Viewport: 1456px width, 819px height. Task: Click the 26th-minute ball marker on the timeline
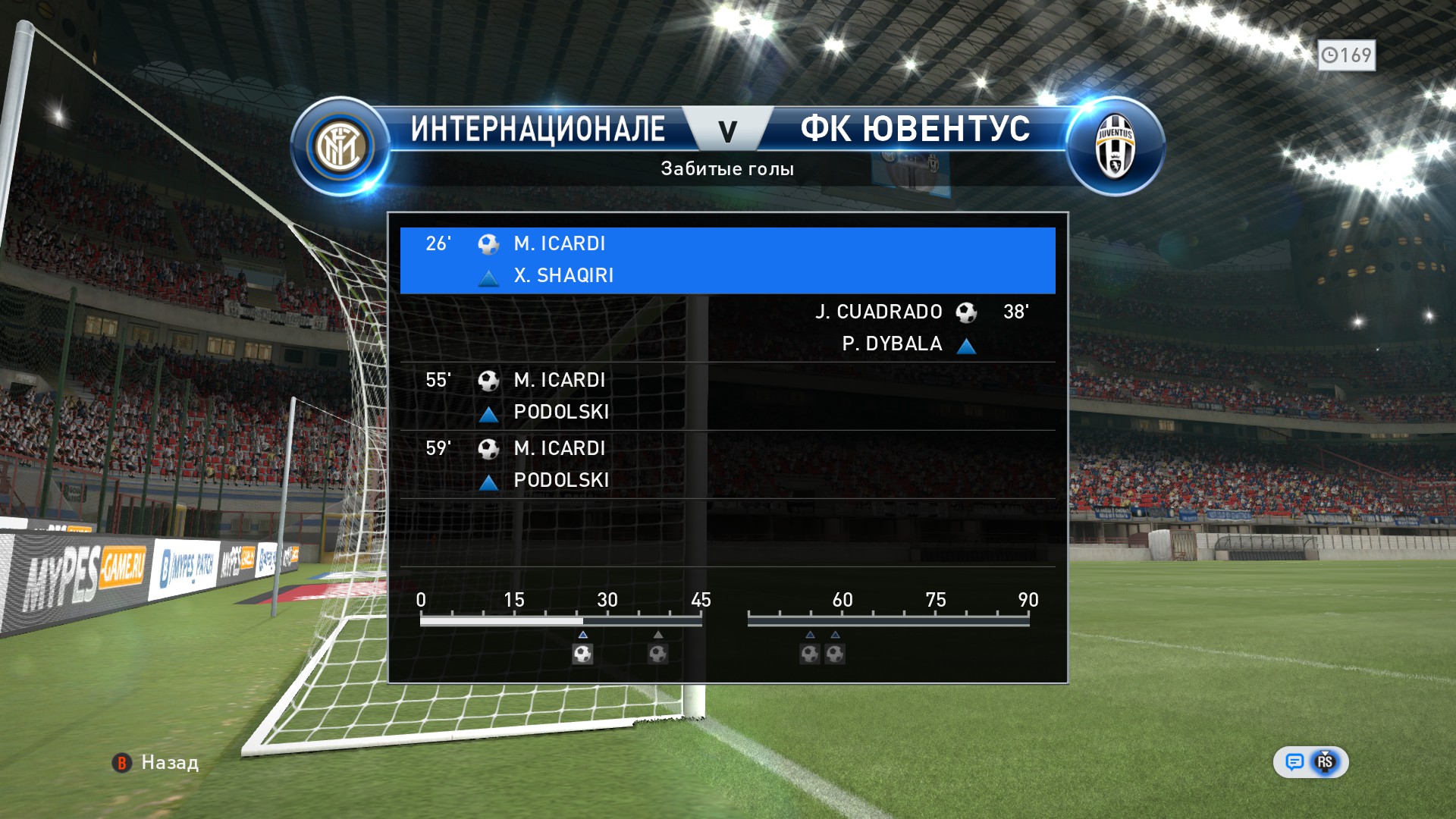click(x=582, y=654)
